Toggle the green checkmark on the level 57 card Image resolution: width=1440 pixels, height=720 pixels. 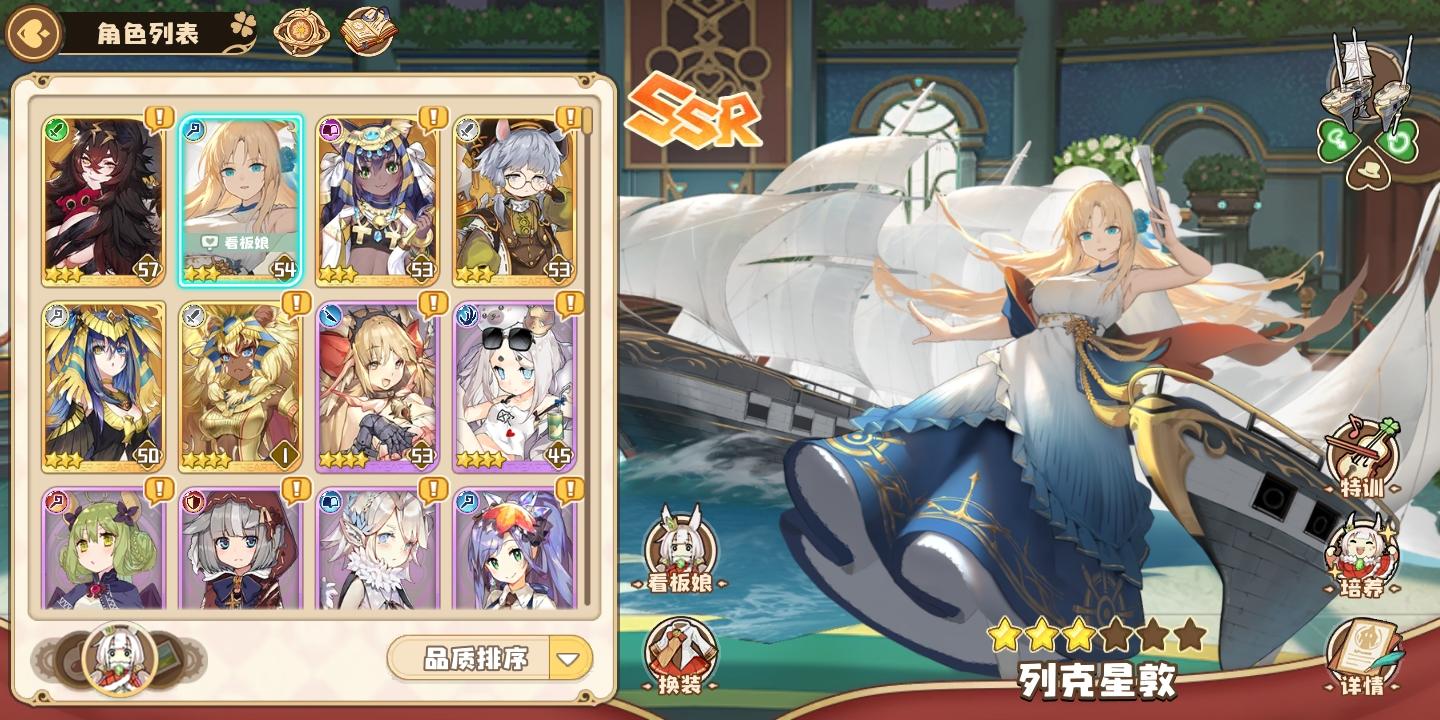coord(55,129)
